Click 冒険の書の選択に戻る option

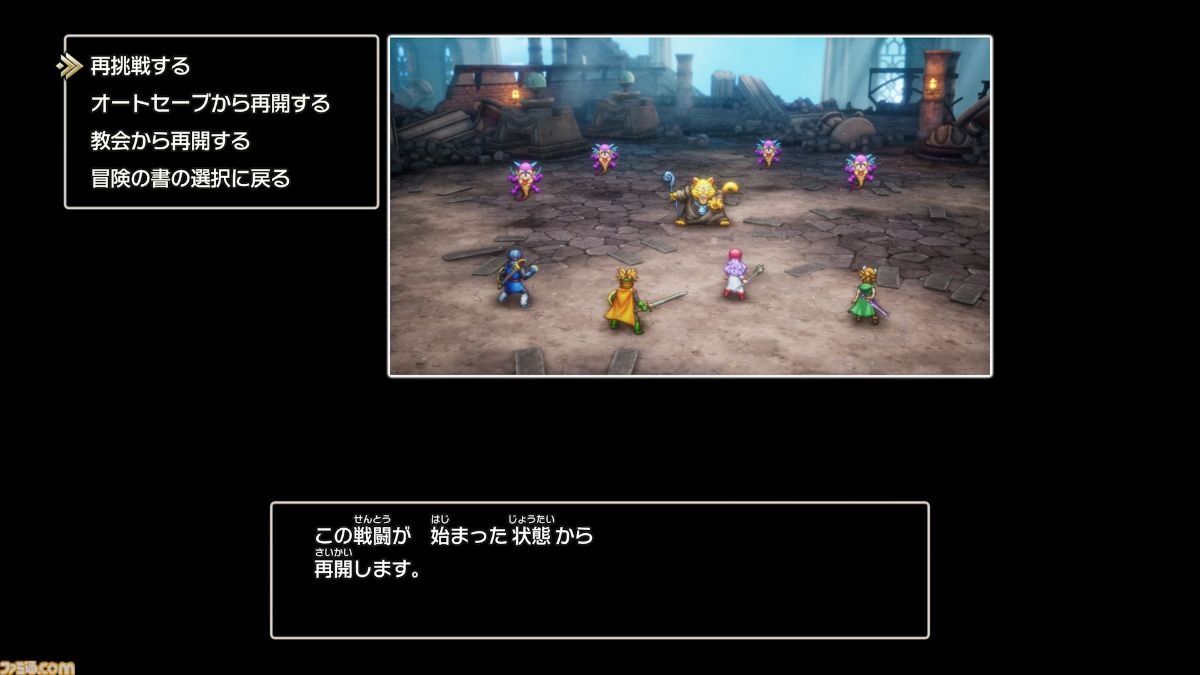pos(190,179)
